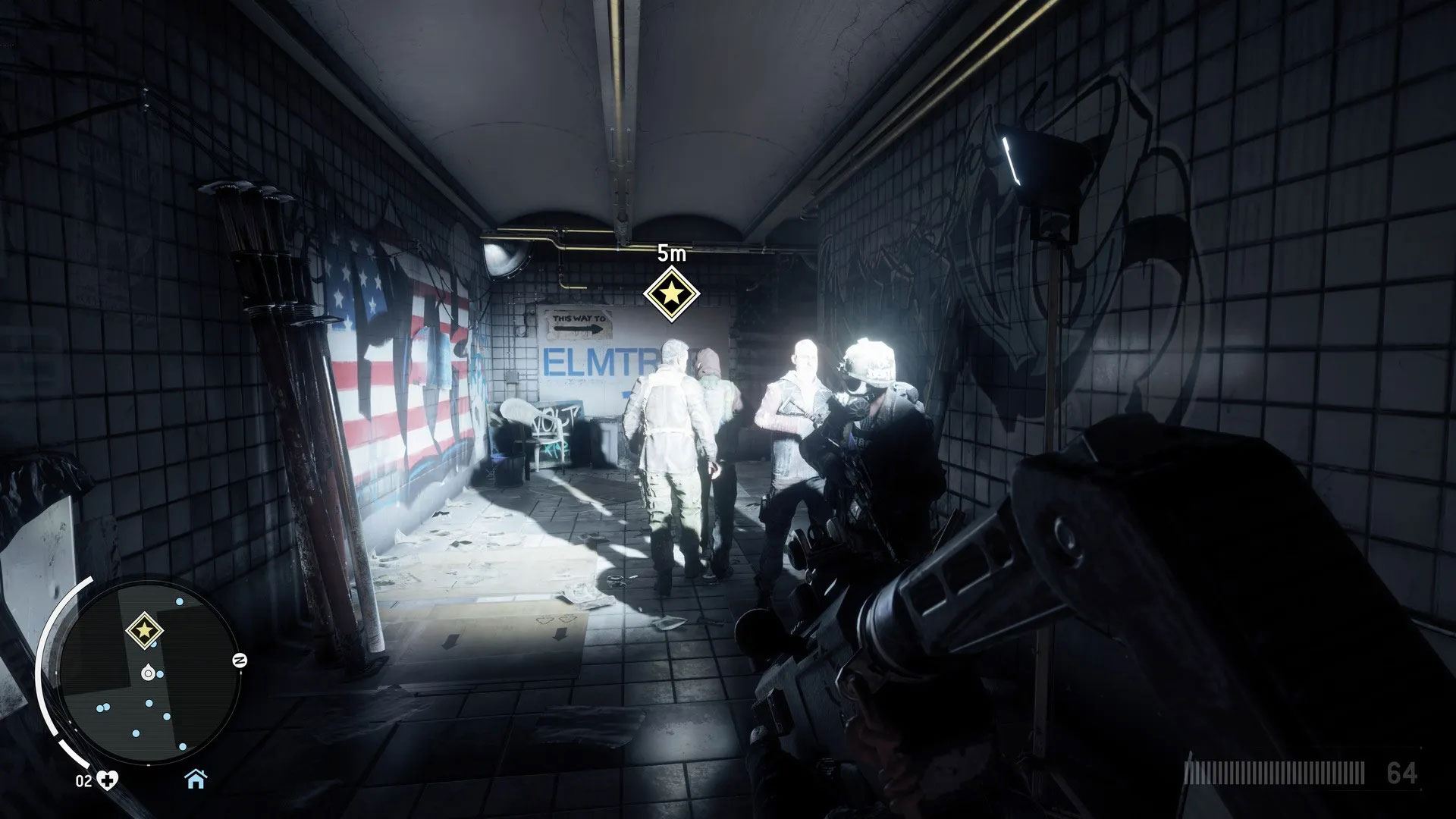Click the star objective icon on the minimap

(142, 629)
